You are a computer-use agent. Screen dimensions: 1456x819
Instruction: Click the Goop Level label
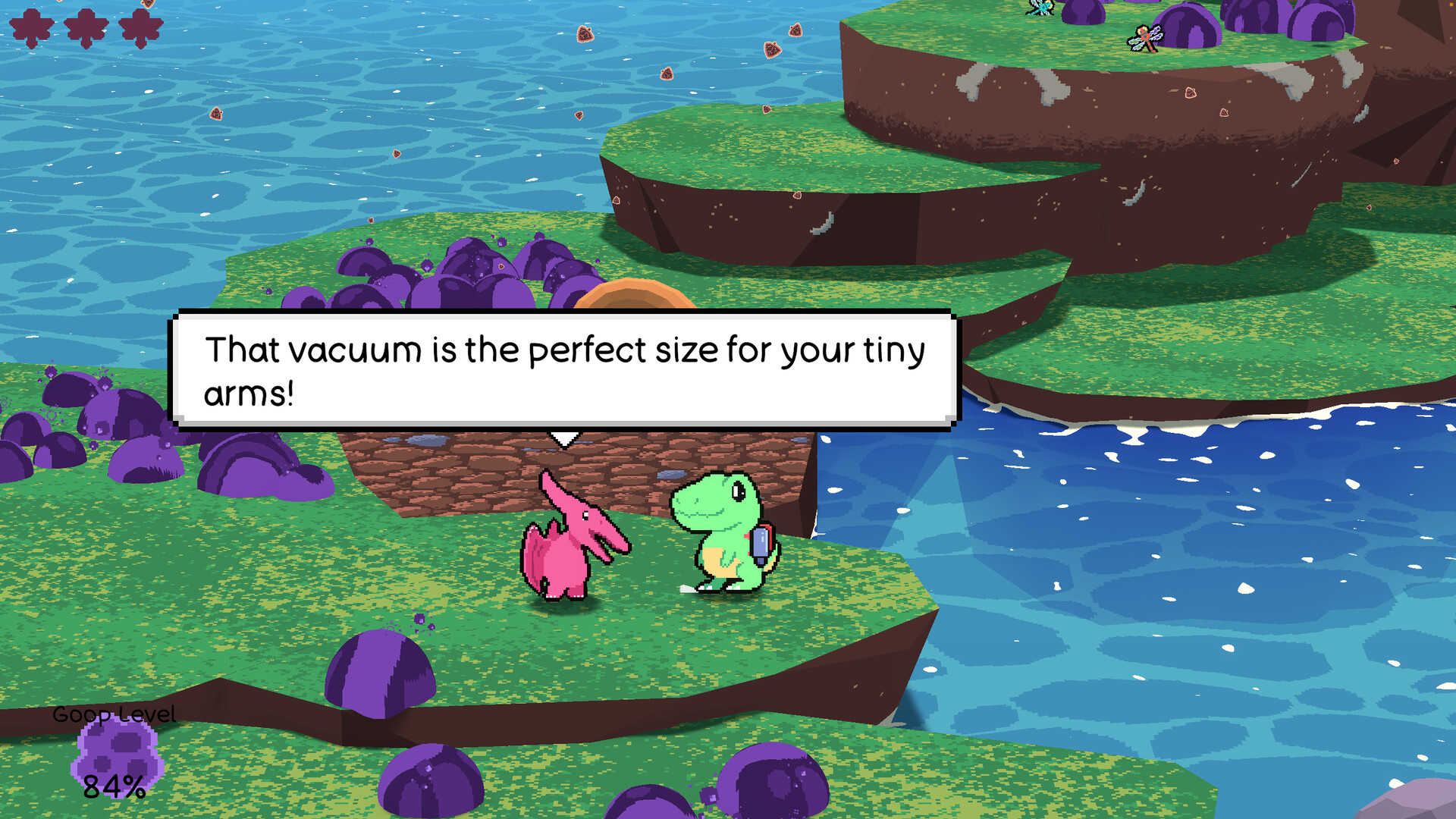click(114, 714)
